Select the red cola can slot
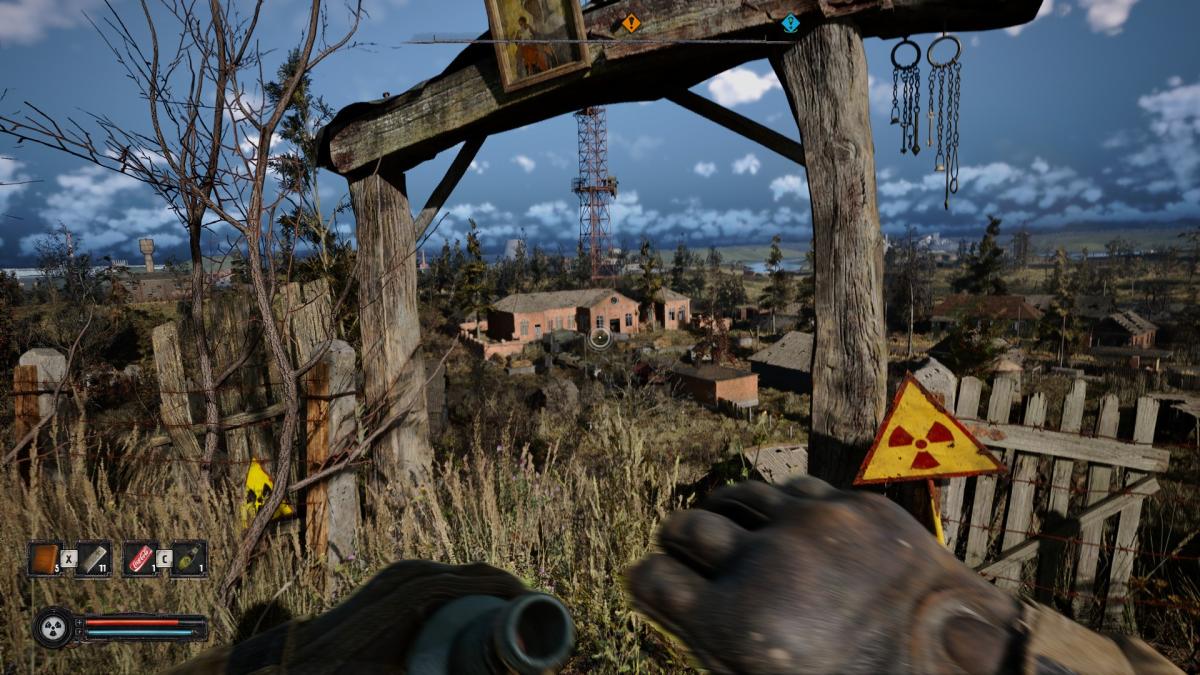1200x675 pixels. pos(140,558)
